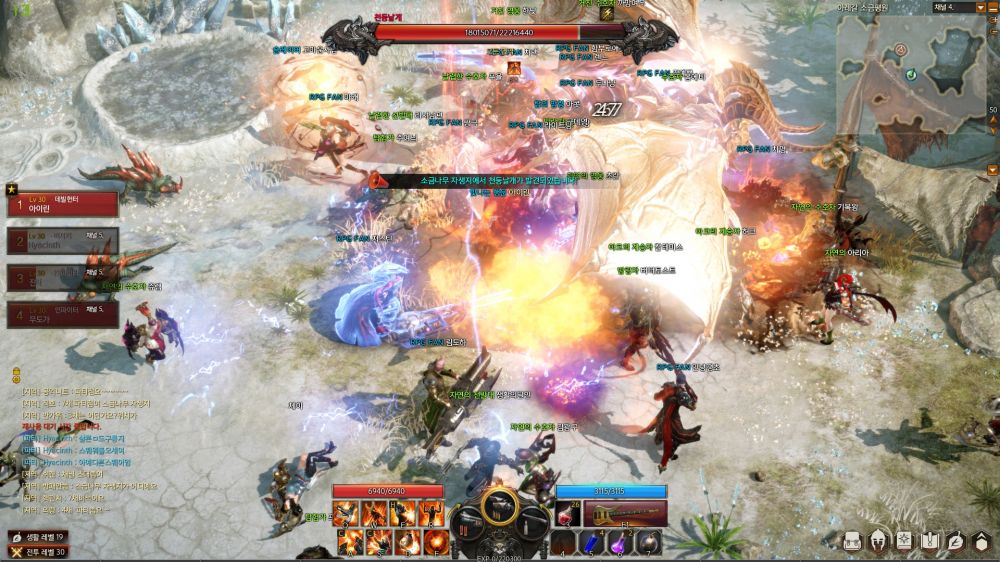This screenshot has height=562, width=1000.
Task: Click the life skill level 19 badge
Action: (x=38, y=536)
